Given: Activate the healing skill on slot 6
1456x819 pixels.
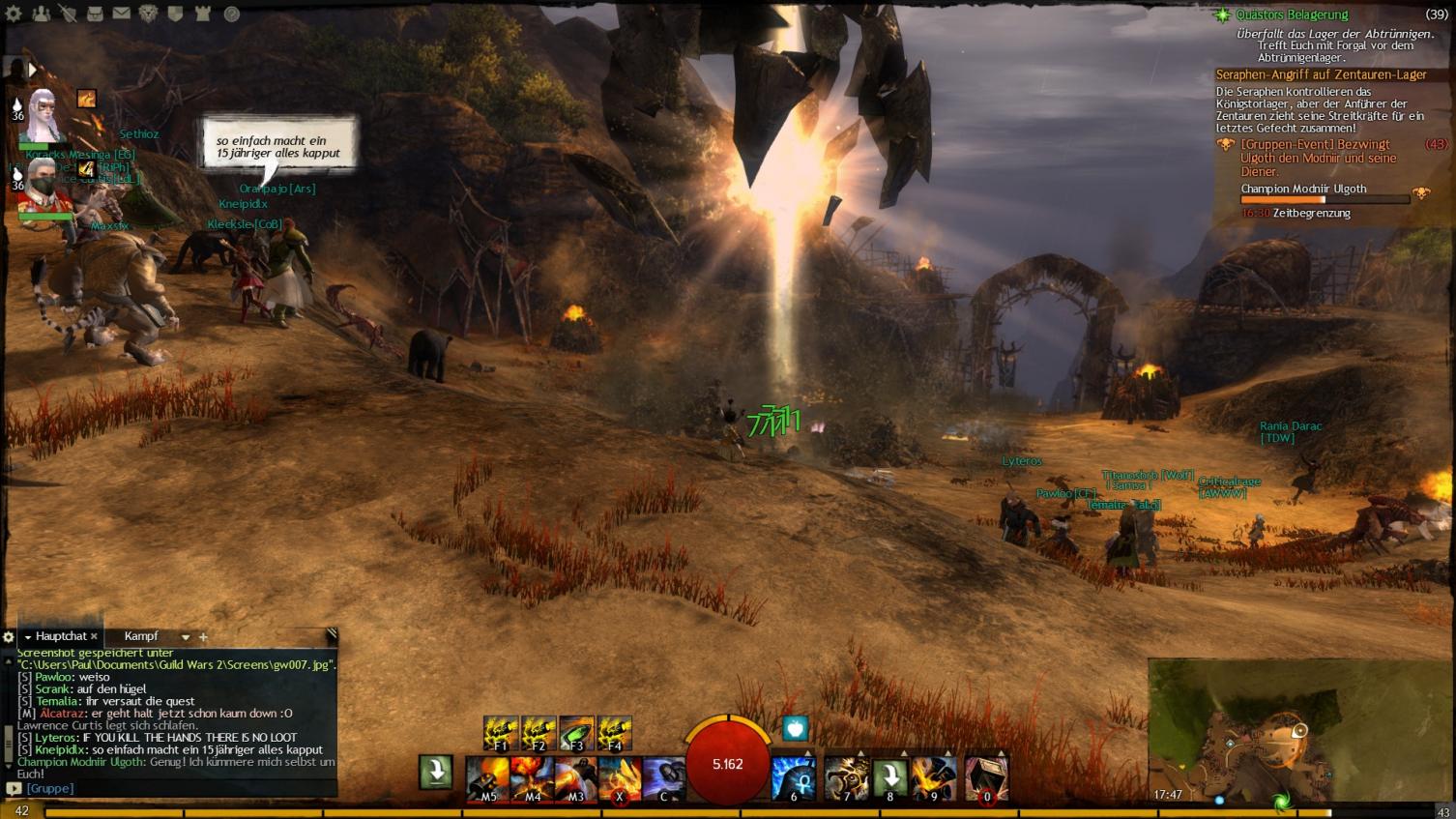Looking at the screenshot, I should click(x=794, y=778).
